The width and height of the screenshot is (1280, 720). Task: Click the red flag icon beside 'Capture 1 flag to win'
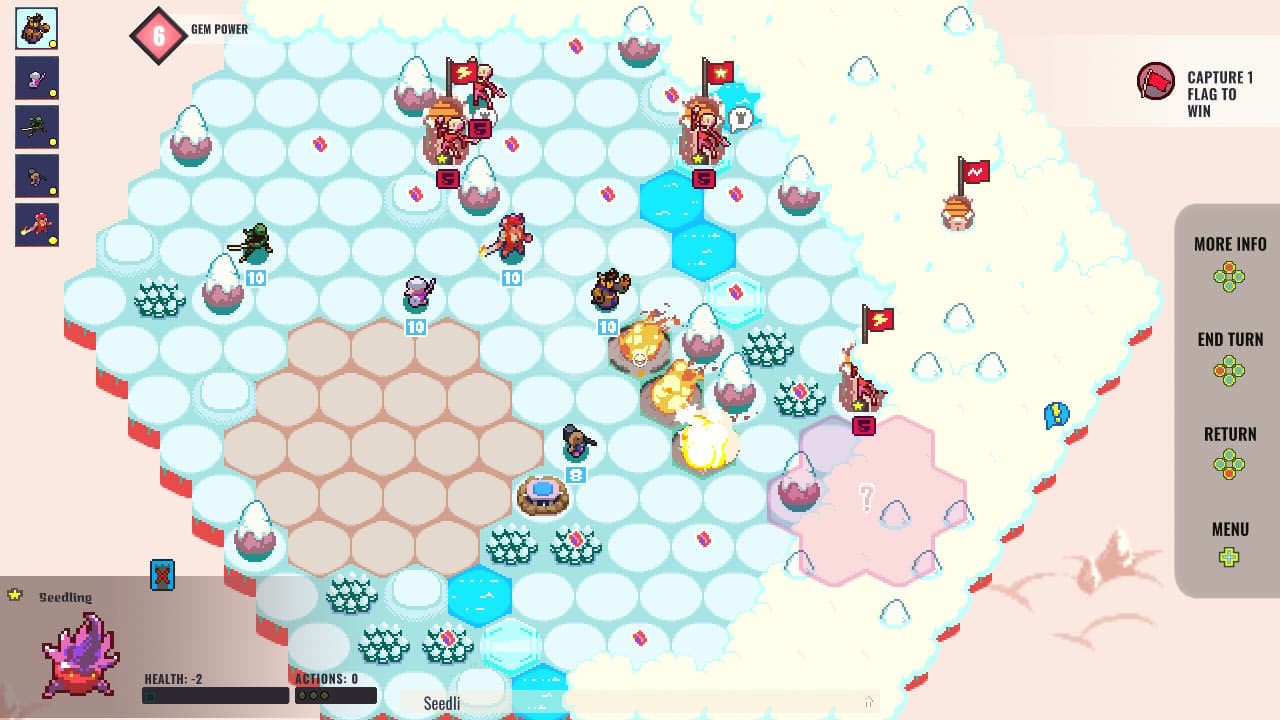click(1155, 82)
